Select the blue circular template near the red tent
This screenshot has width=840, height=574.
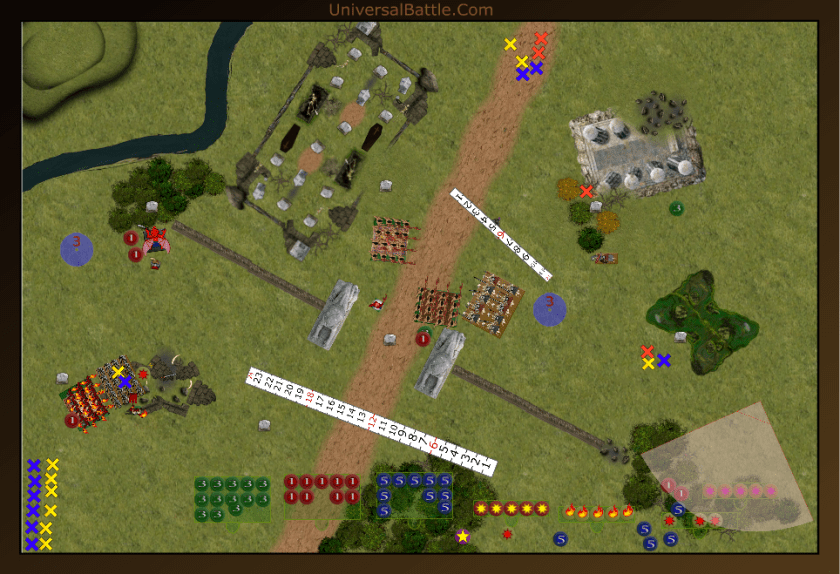pos(77,249)
